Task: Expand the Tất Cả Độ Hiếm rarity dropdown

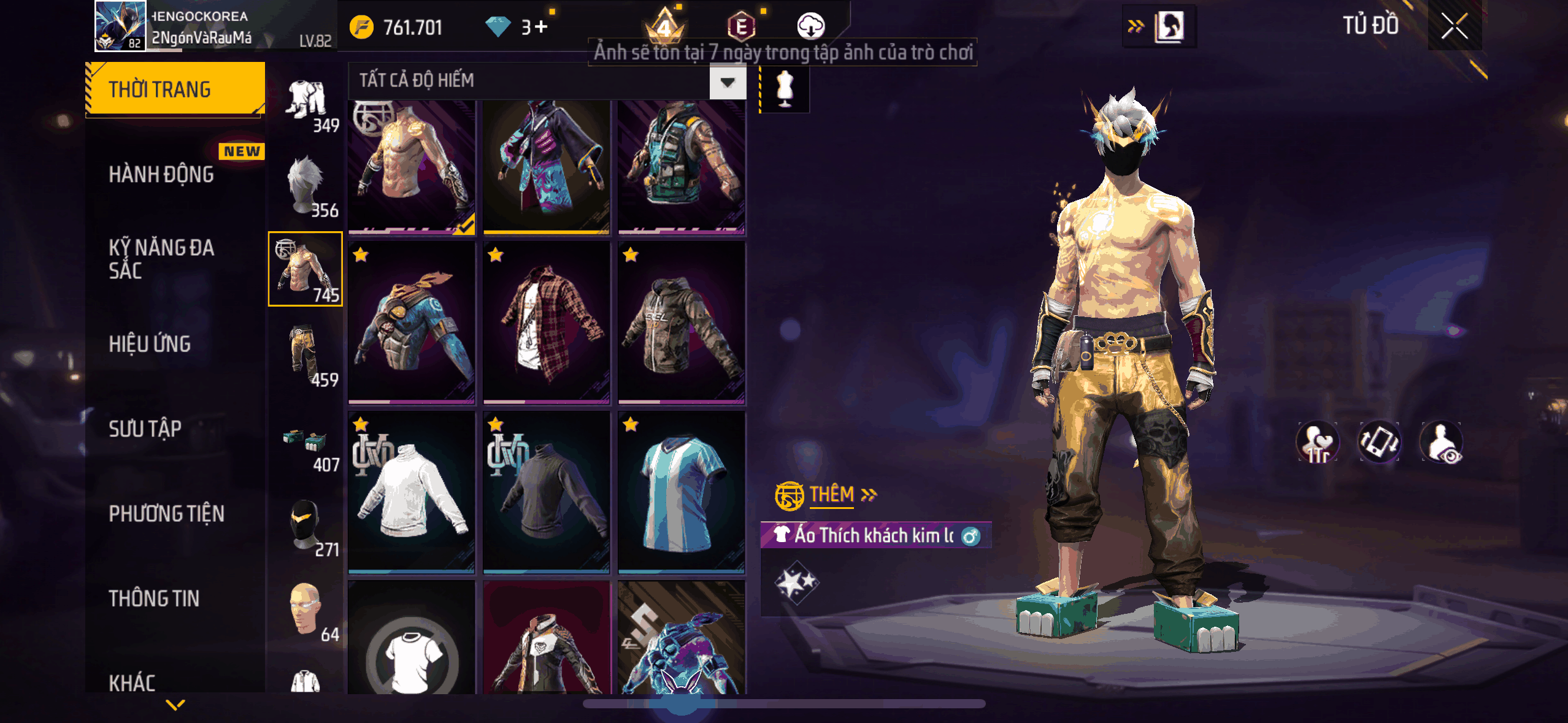Action: [x=728, y=82]
